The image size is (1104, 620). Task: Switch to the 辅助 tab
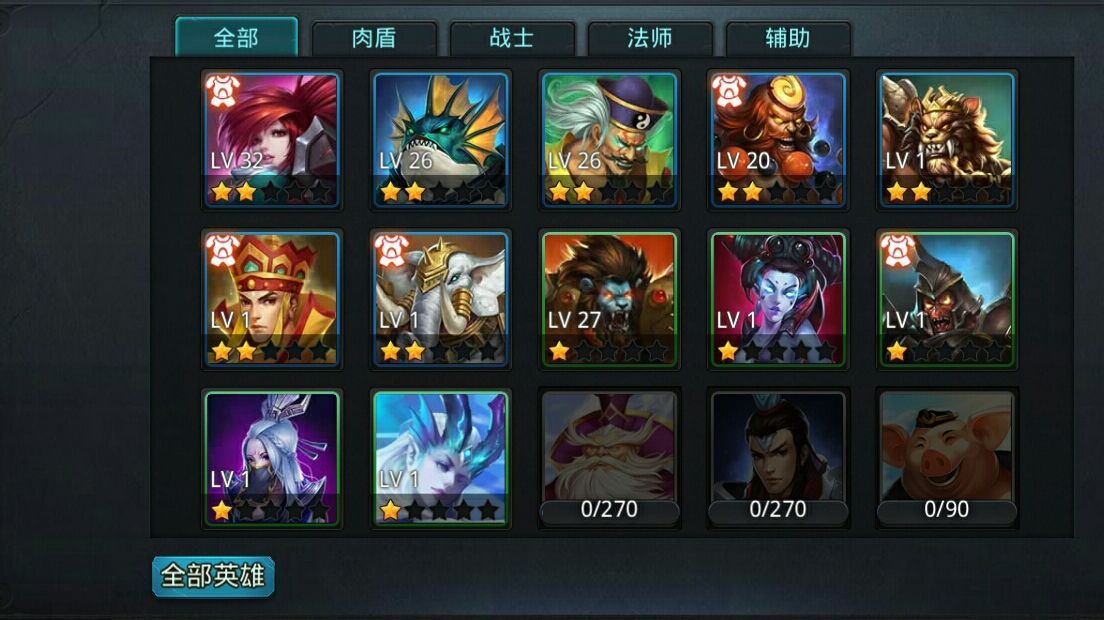tap(787, 39)
